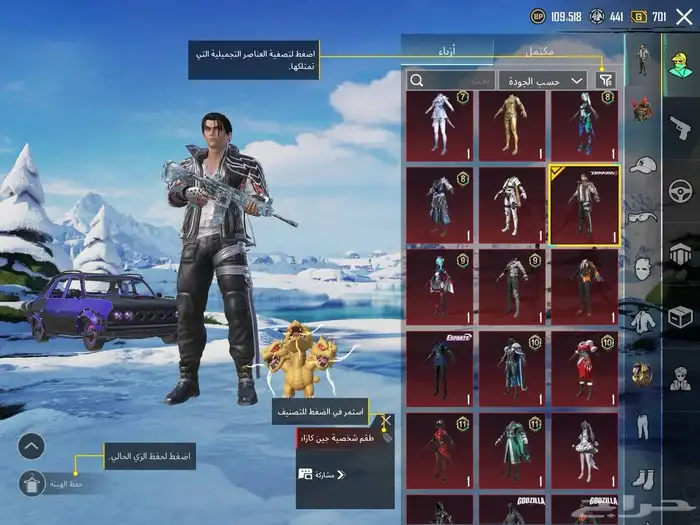
Task: Click the مشاركة share button
Action: point(320,474)
